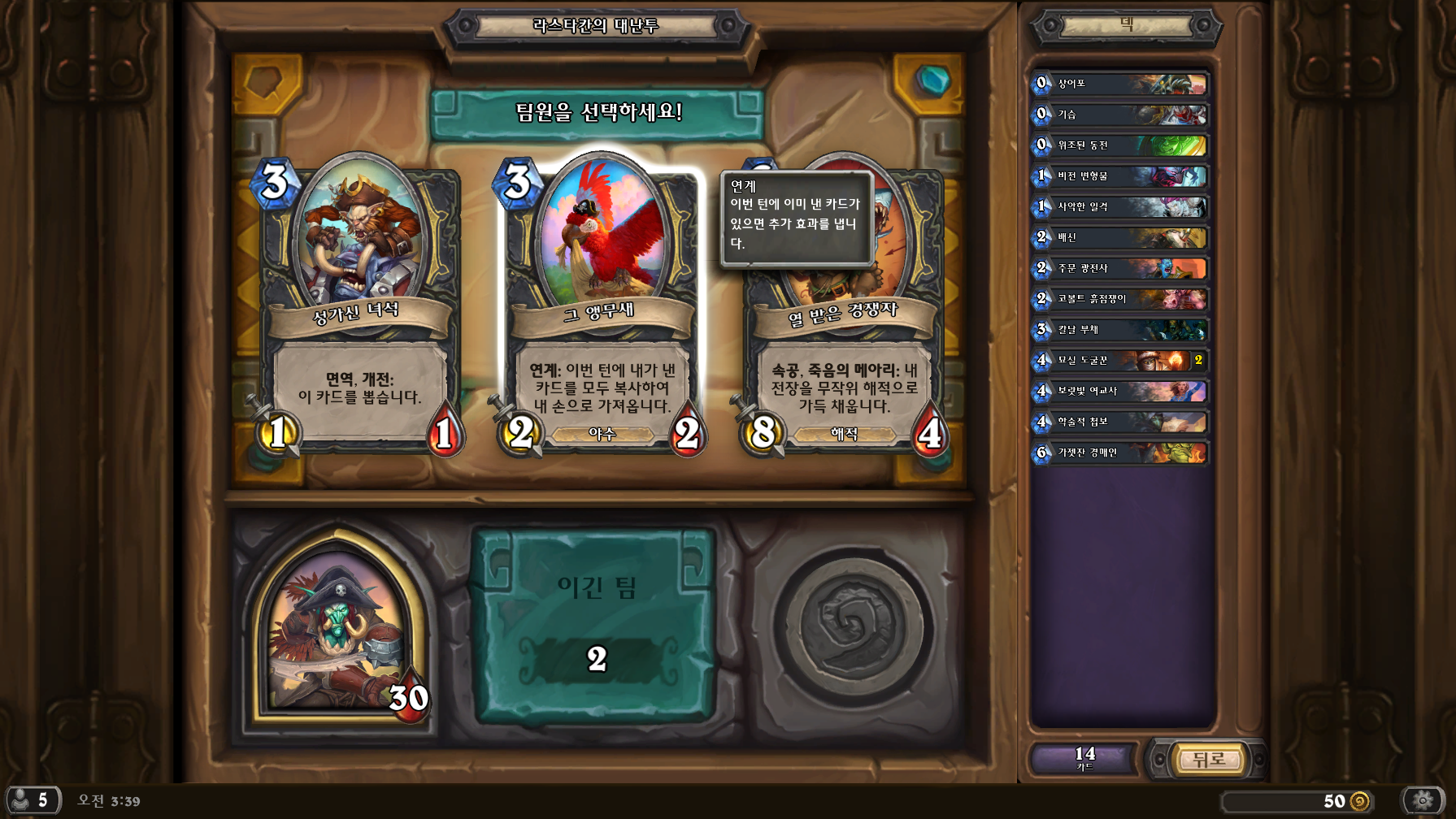The width and height of the screenshot is (1456, 819).
Task: Click 주문 광전사 in the deck
Action: click(1120, 268)
